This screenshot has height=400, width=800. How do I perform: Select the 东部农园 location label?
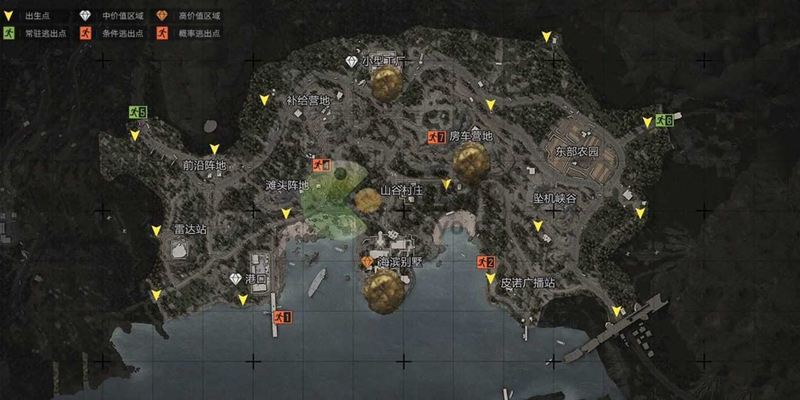pyautogui.click(x=576, y=152)
